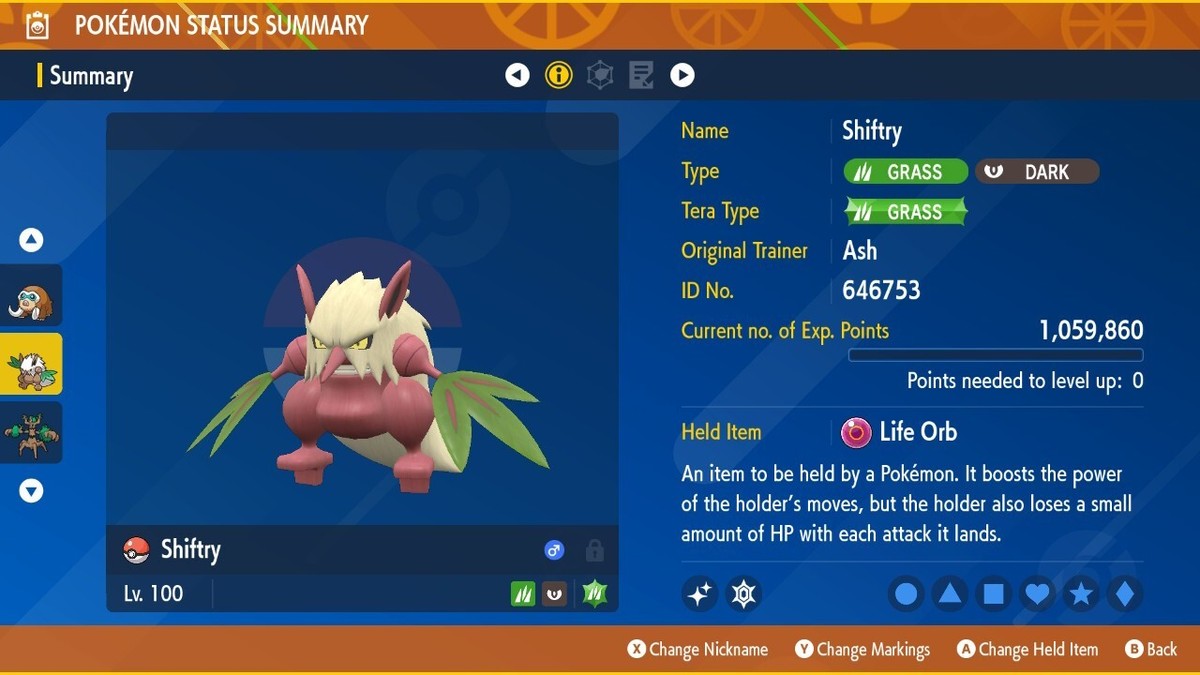This screenshot has width=1200, height=675.
Task: Toggle the square marking
Action: click(994, 594)
